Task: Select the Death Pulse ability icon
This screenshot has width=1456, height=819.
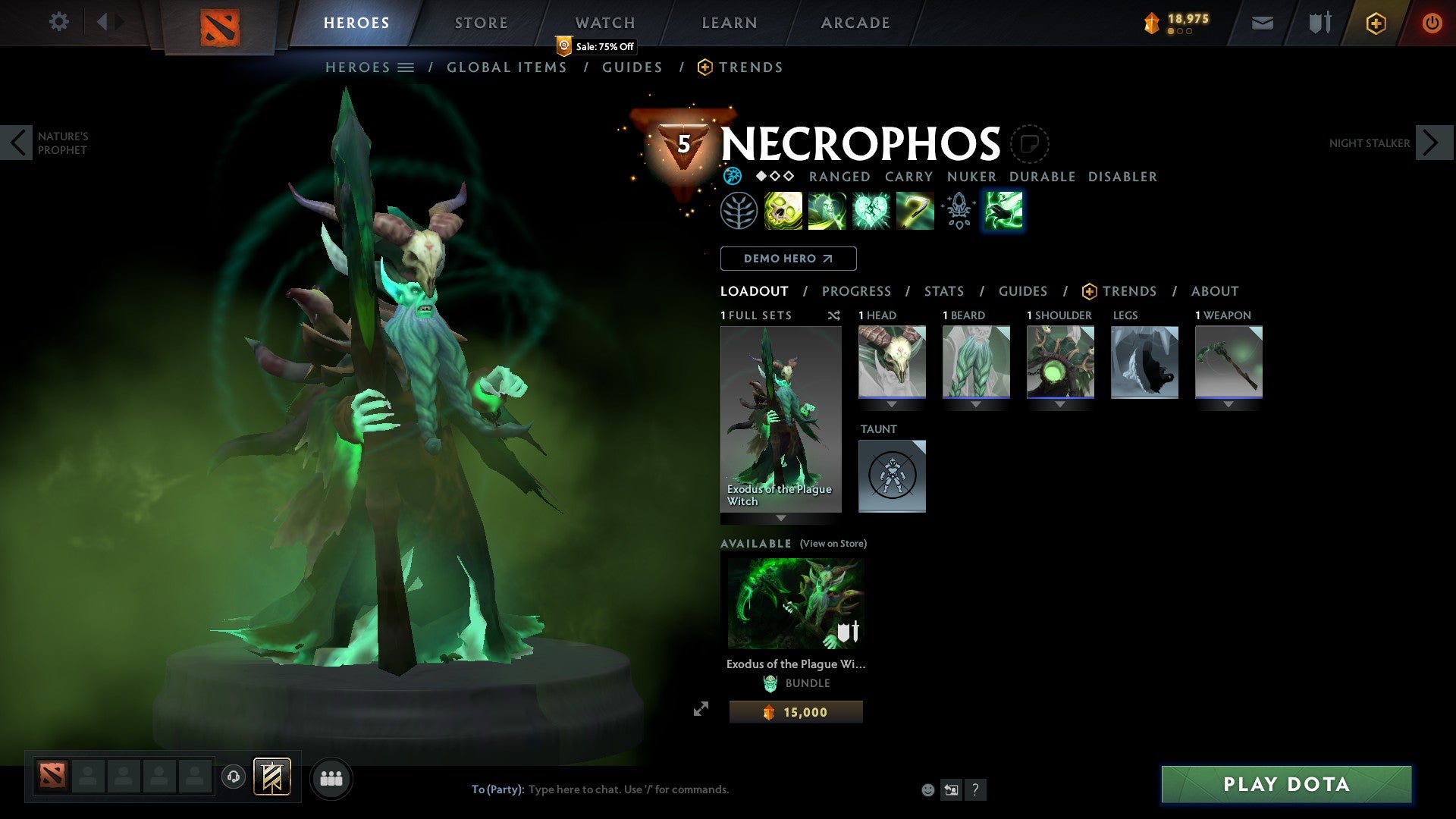Action: [783, 210]
